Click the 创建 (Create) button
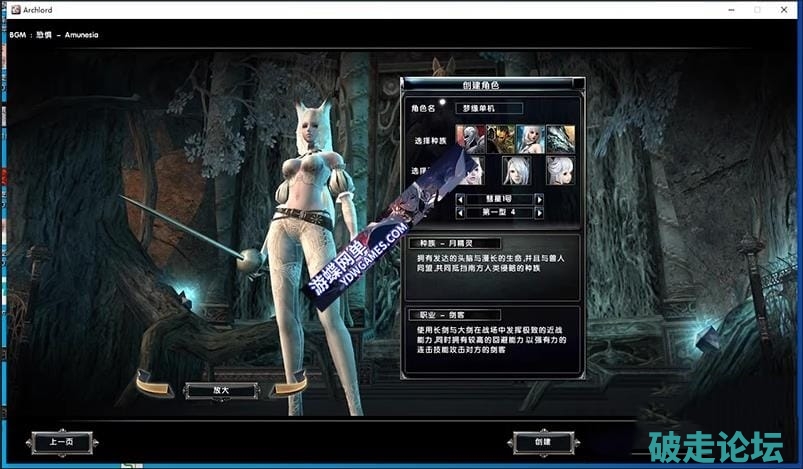803x469 pixels. coord(540,441)
